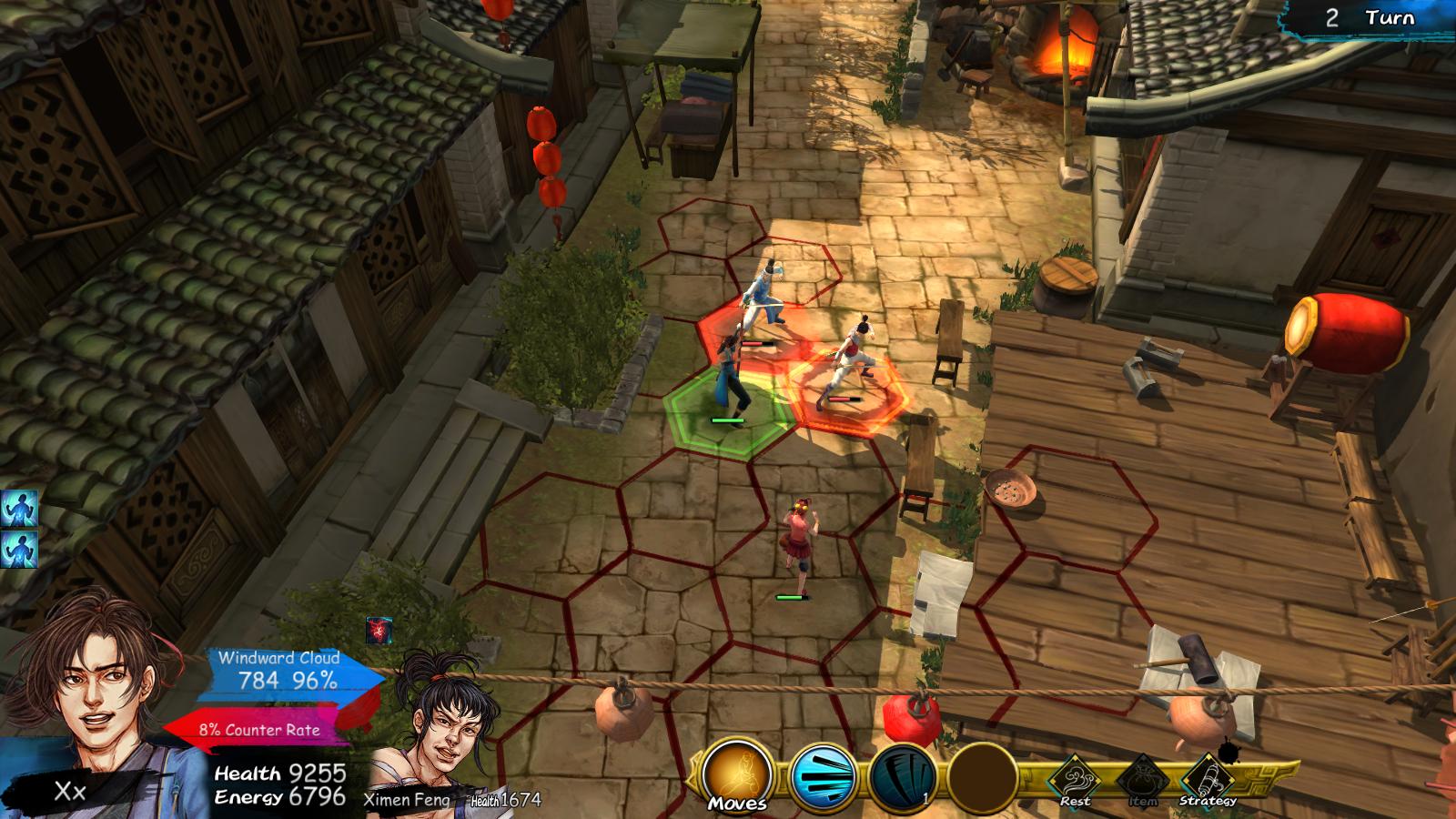Select the enemy on the red highlighted hex
The width and height of the screenshot is (1456, 819).
tap(851, 364)
